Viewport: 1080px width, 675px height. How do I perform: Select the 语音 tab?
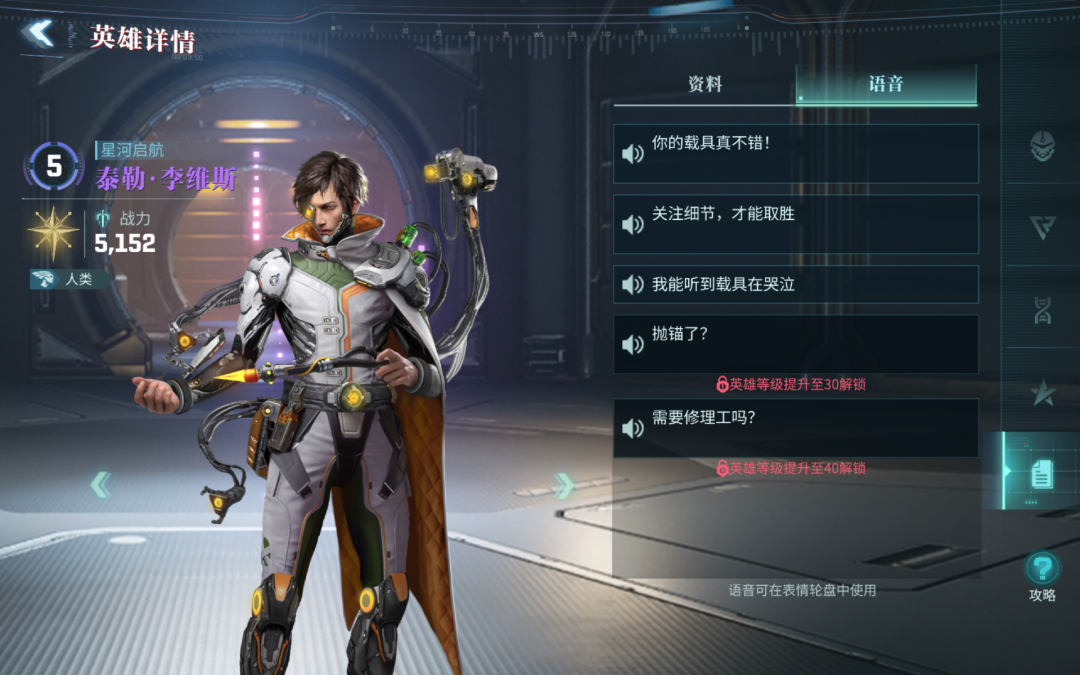[x=886, y=85]
